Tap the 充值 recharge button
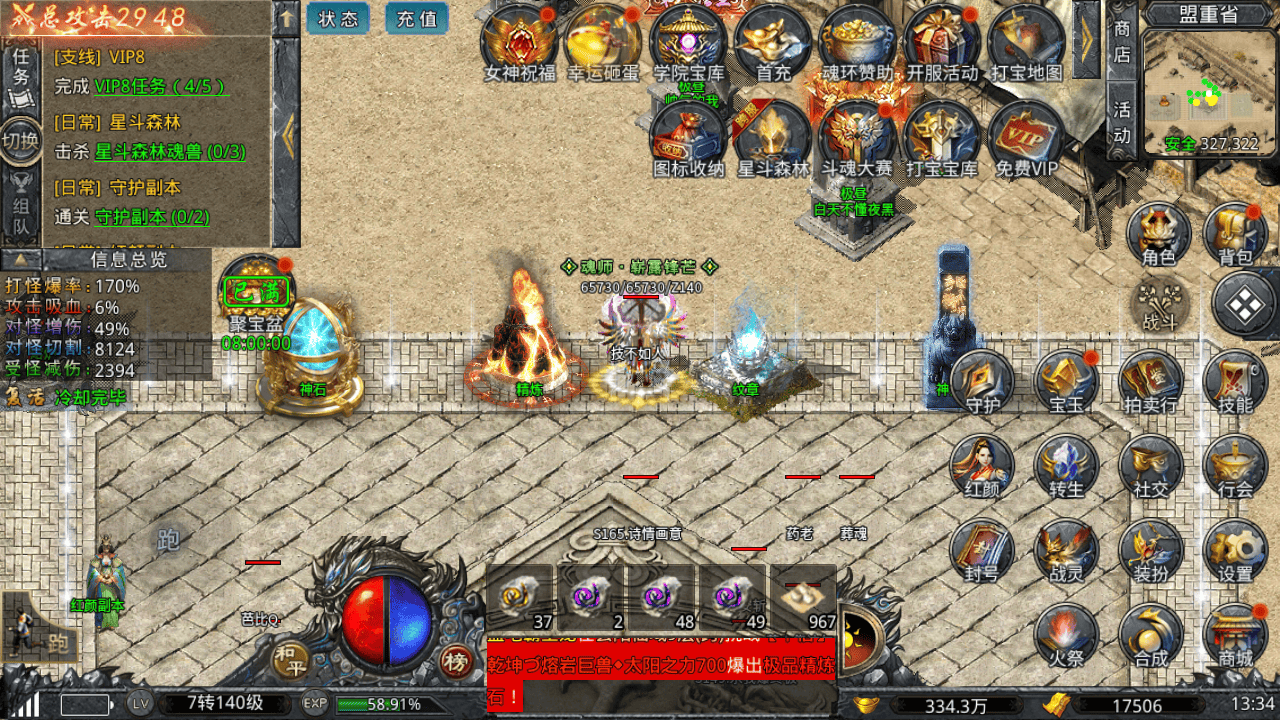 416,18
